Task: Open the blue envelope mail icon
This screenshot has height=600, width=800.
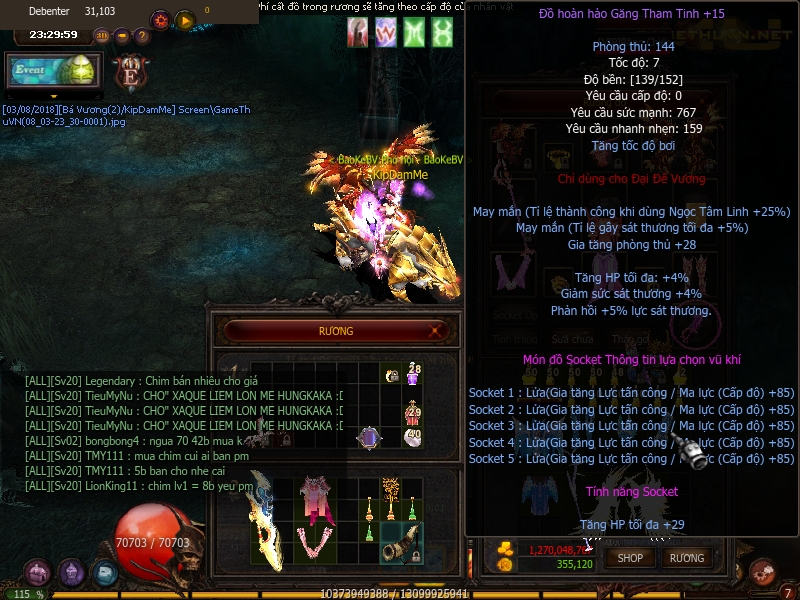Action: (104, 573)
